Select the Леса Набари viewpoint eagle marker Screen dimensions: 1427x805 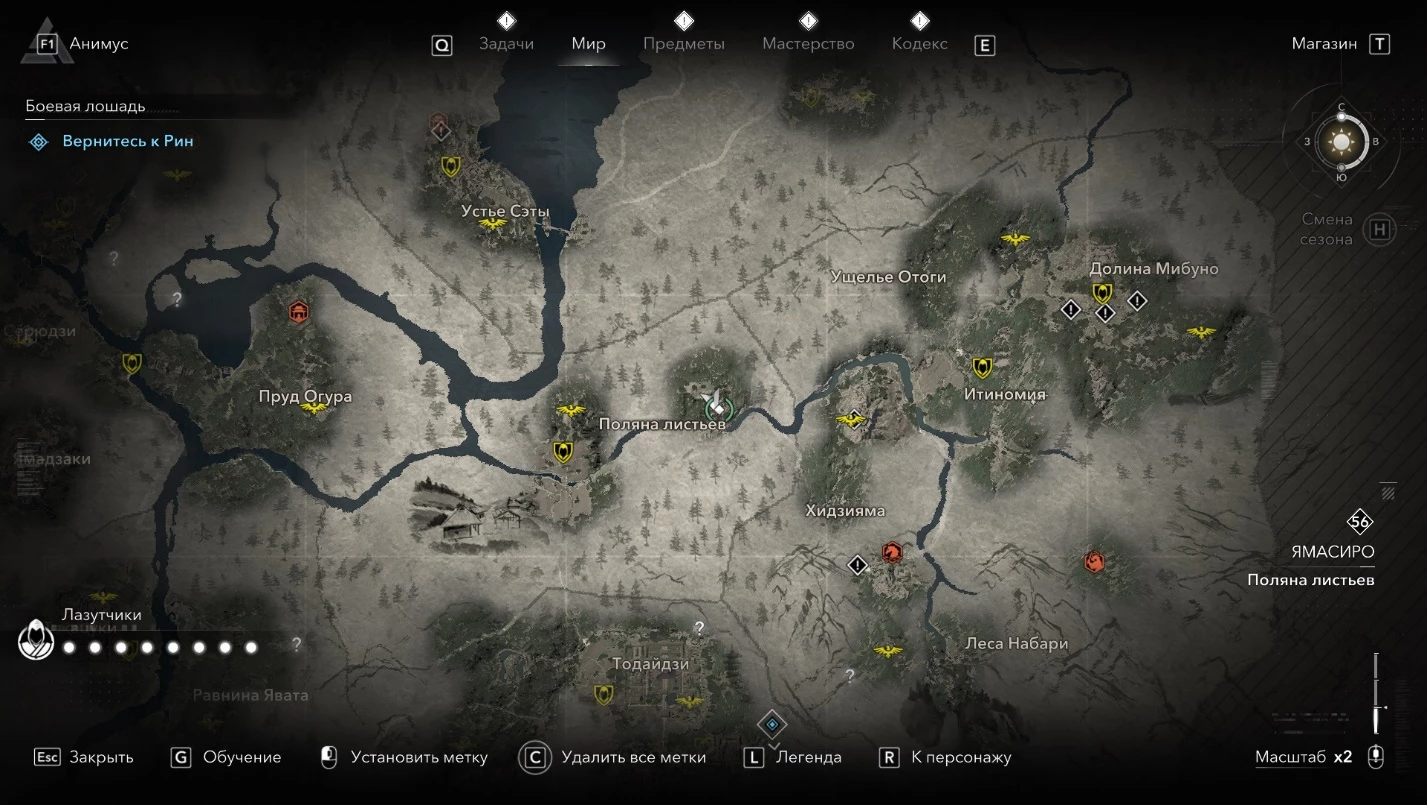point(887,652)
